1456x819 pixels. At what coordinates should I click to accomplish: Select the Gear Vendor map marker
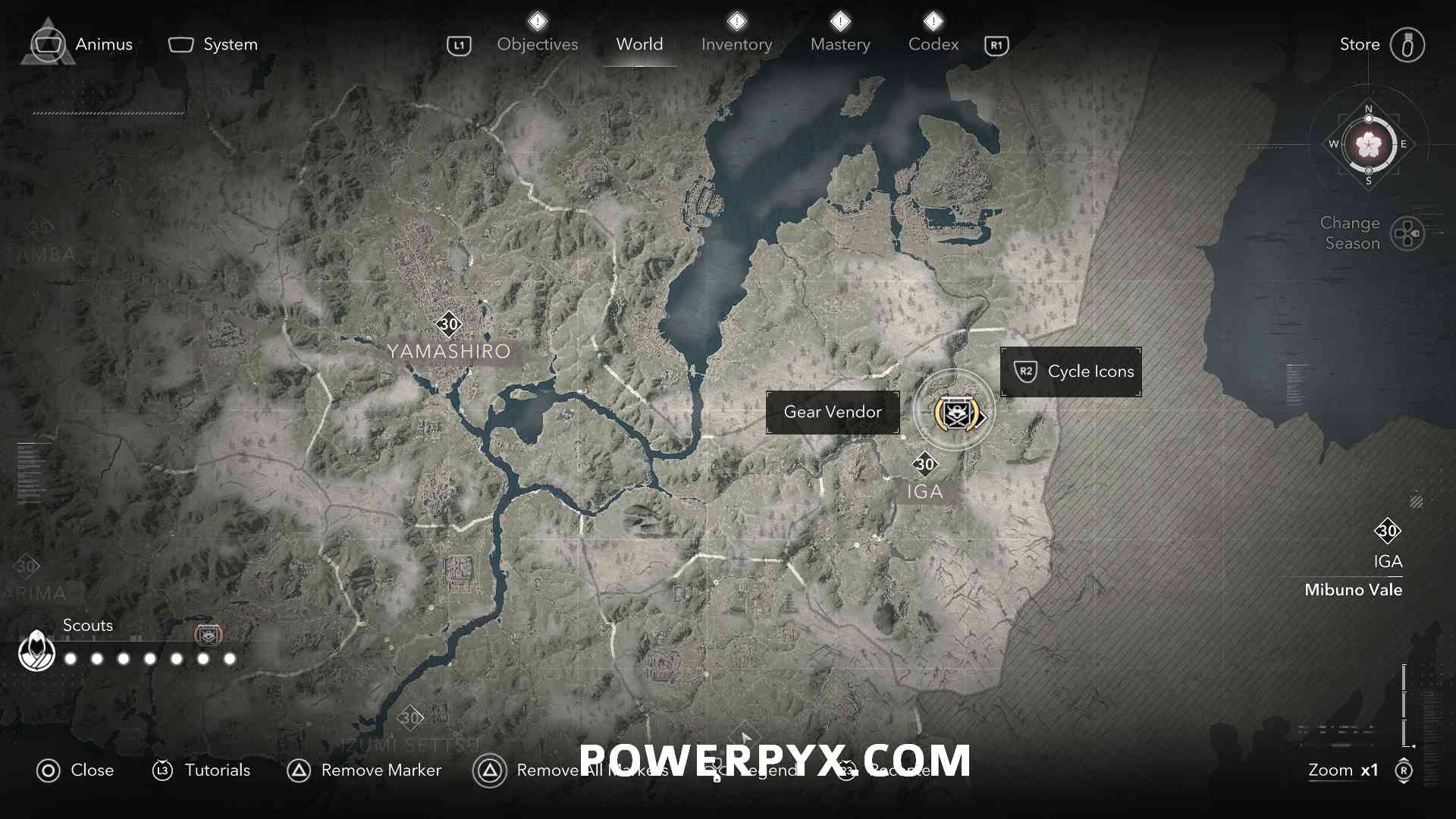coord(955,413)
